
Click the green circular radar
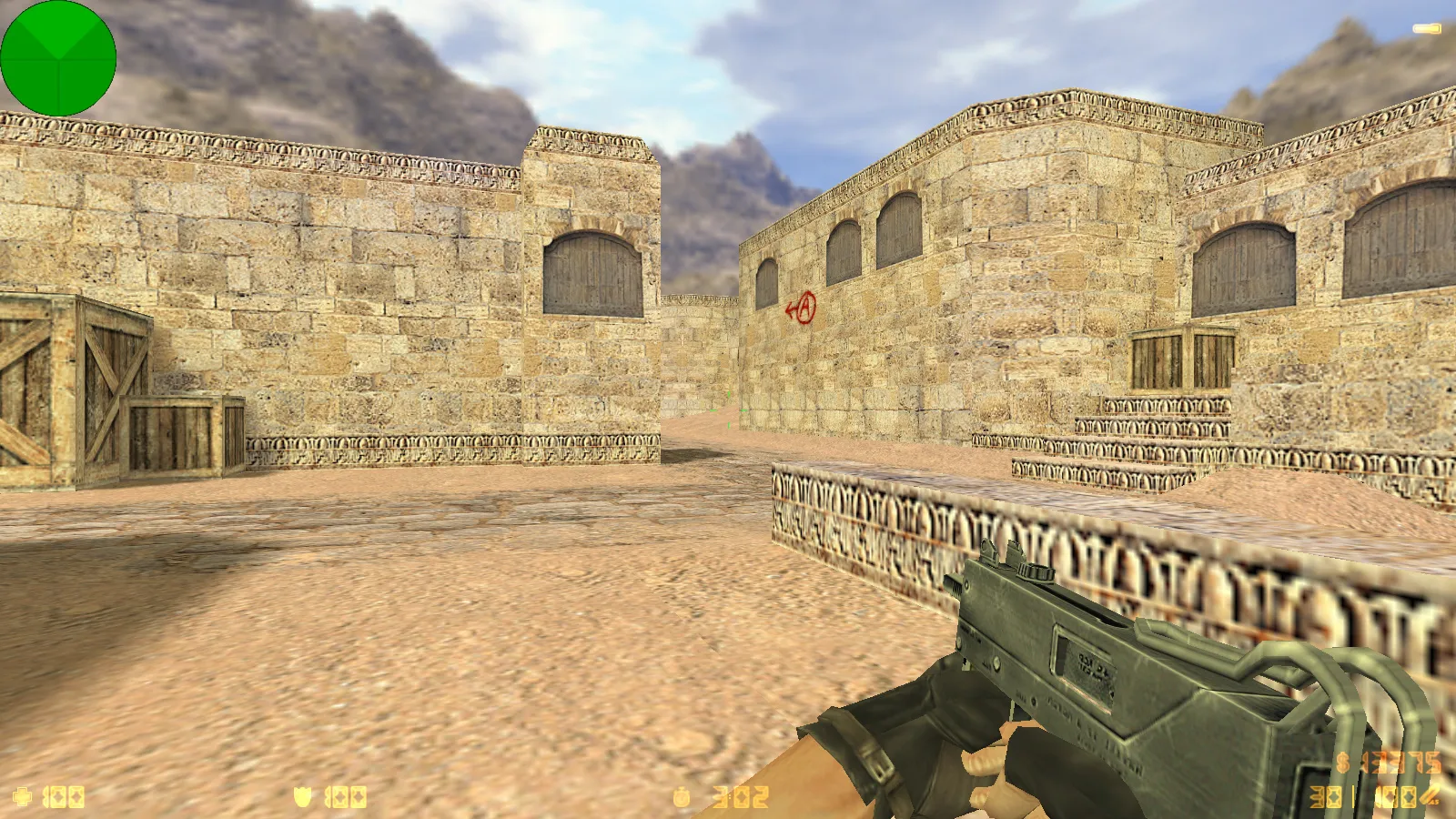pyautogui.click(x=58, y=58)
